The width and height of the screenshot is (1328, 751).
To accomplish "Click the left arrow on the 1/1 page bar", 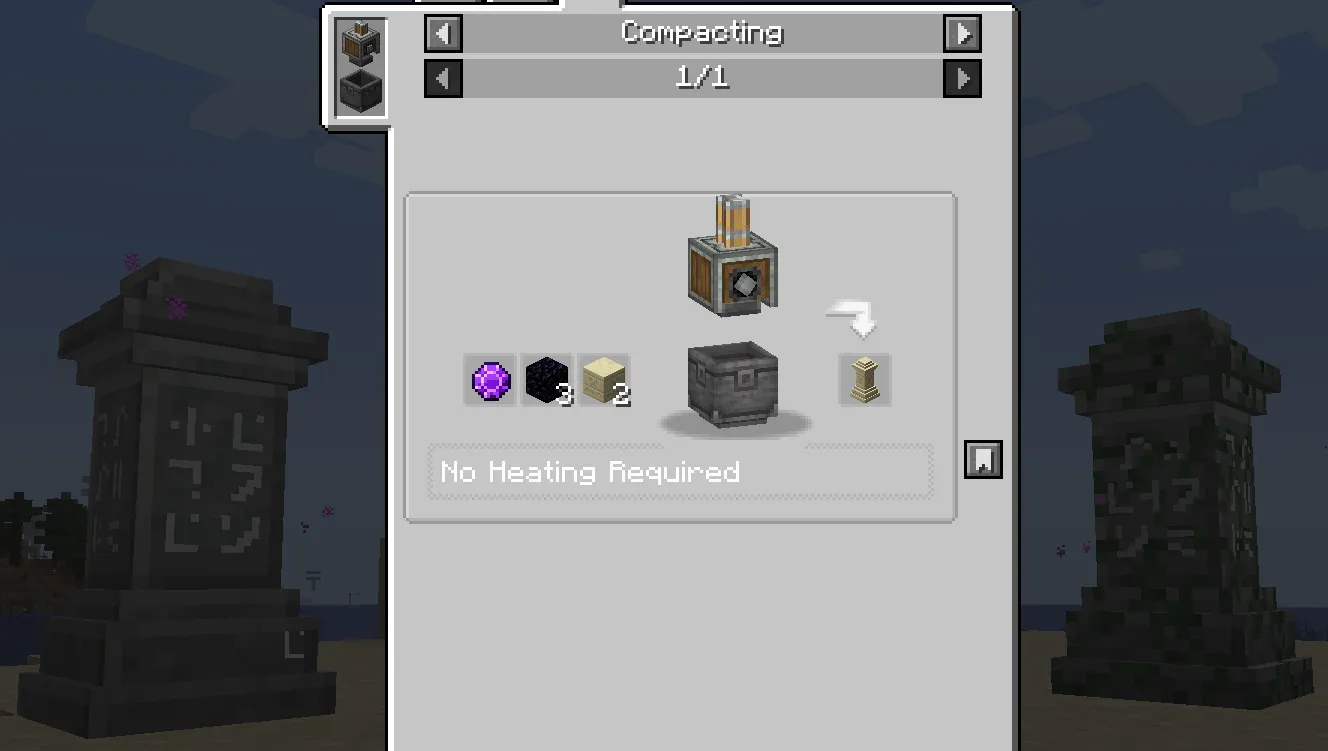I will (443, 78).
